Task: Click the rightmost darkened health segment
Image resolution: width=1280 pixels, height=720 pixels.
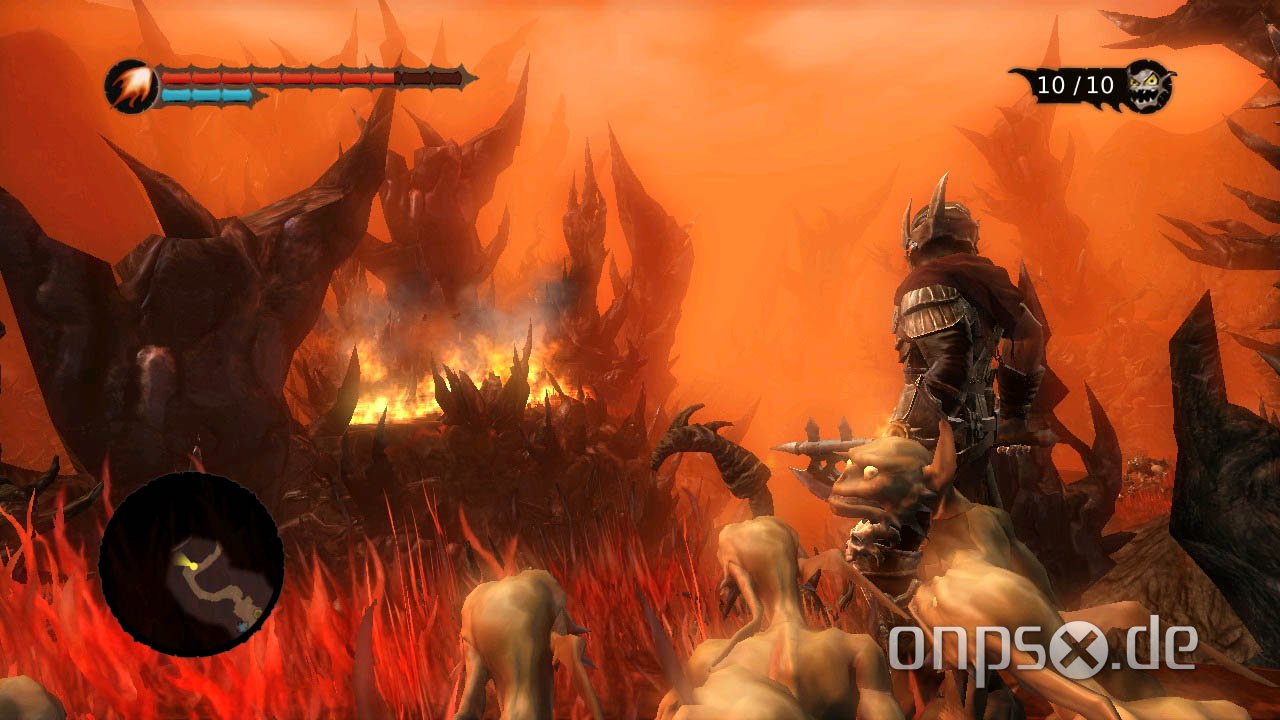Action: point(446,79)
